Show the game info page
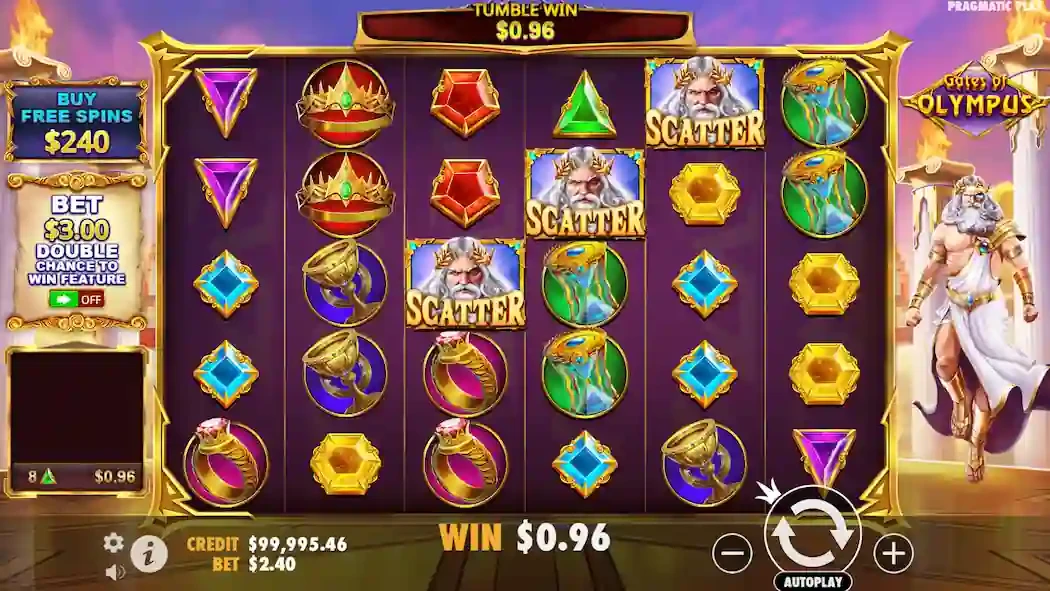1050x591 pixels. pyautogui.click(x=149, y=553)
